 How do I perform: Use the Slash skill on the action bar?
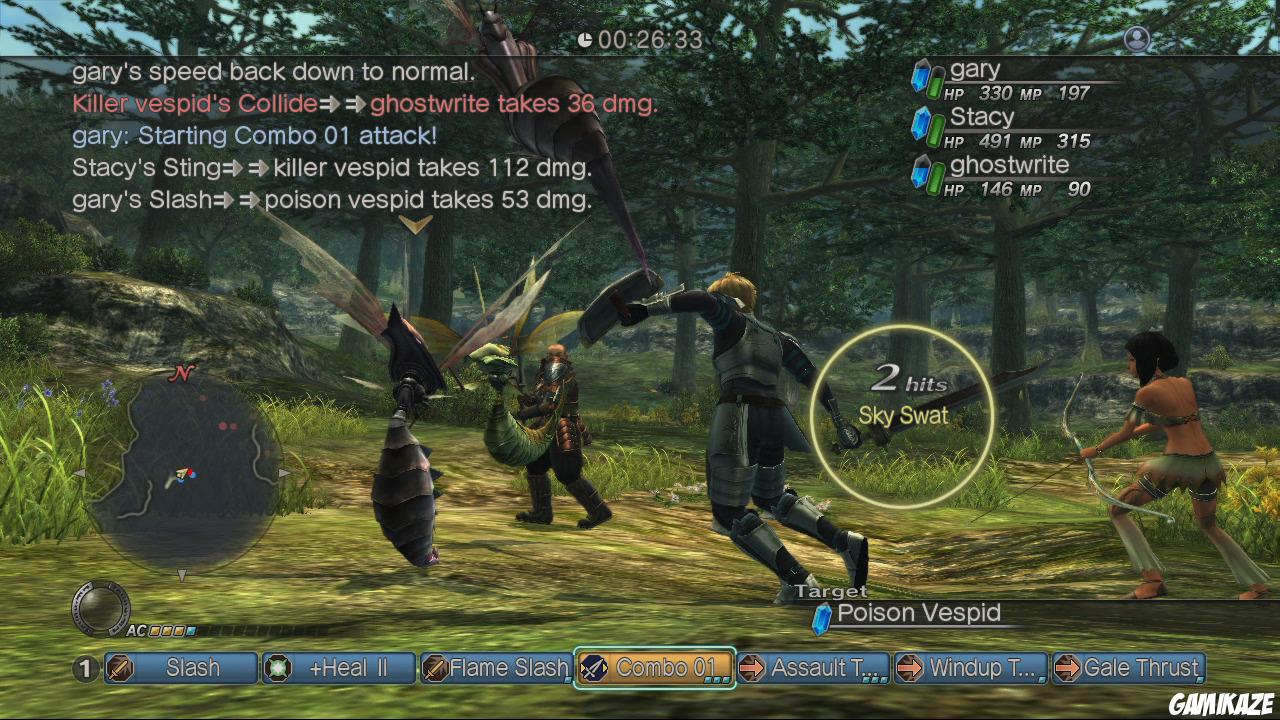point(181,668)
